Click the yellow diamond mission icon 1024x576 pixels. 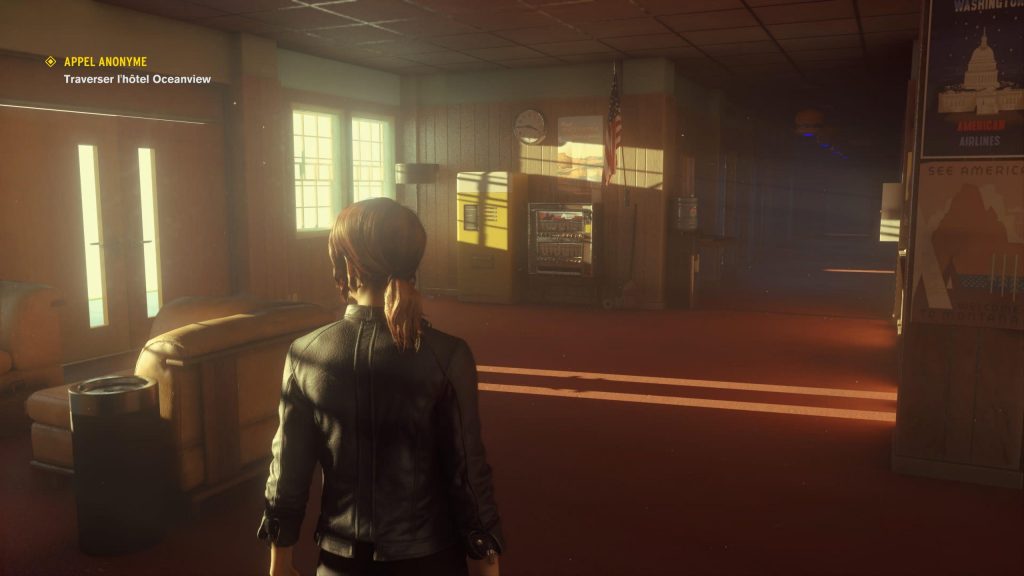point(51,62)
